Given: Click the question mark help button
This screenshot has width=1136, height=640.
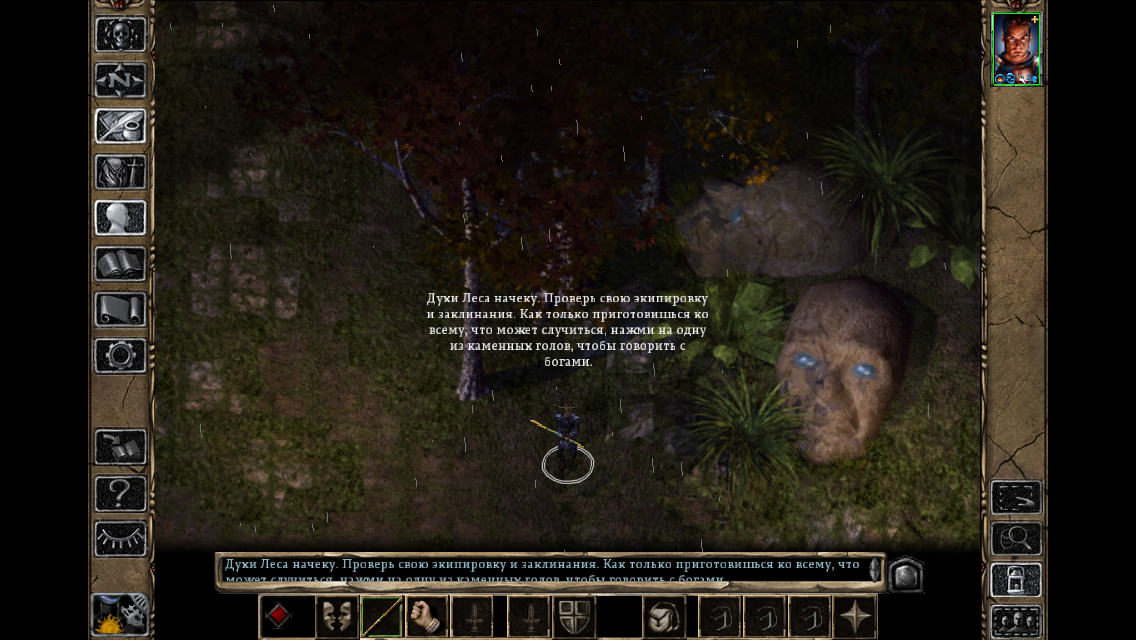Looking at the screenshot, I should (121, 494).
